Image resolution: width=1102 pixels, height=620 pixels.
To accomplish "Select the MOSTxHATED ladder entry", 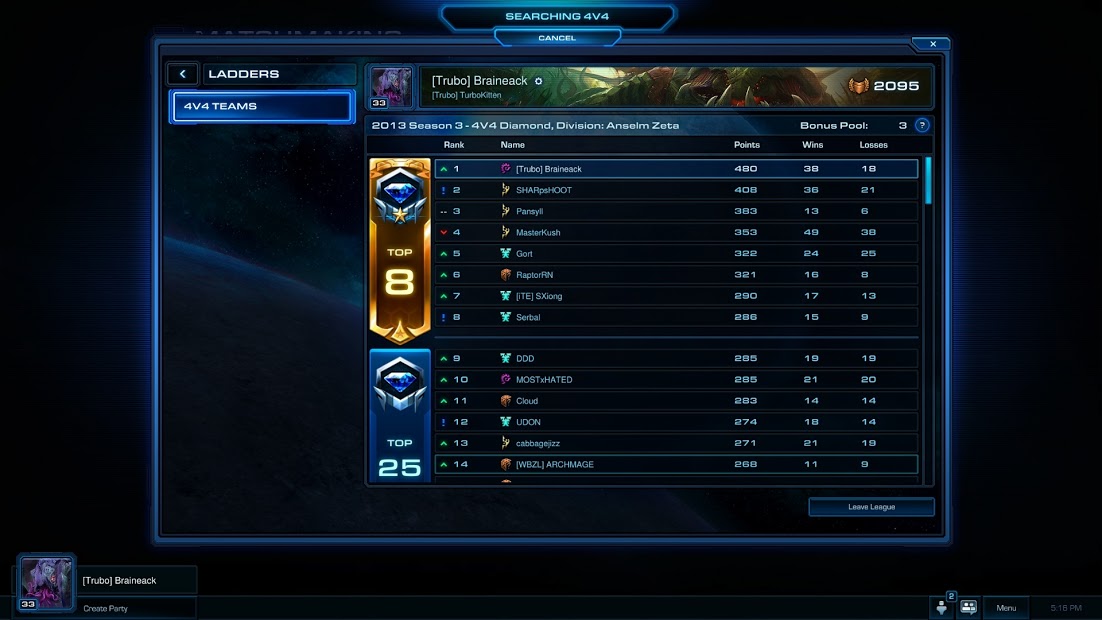I will (x=676, y=380).
